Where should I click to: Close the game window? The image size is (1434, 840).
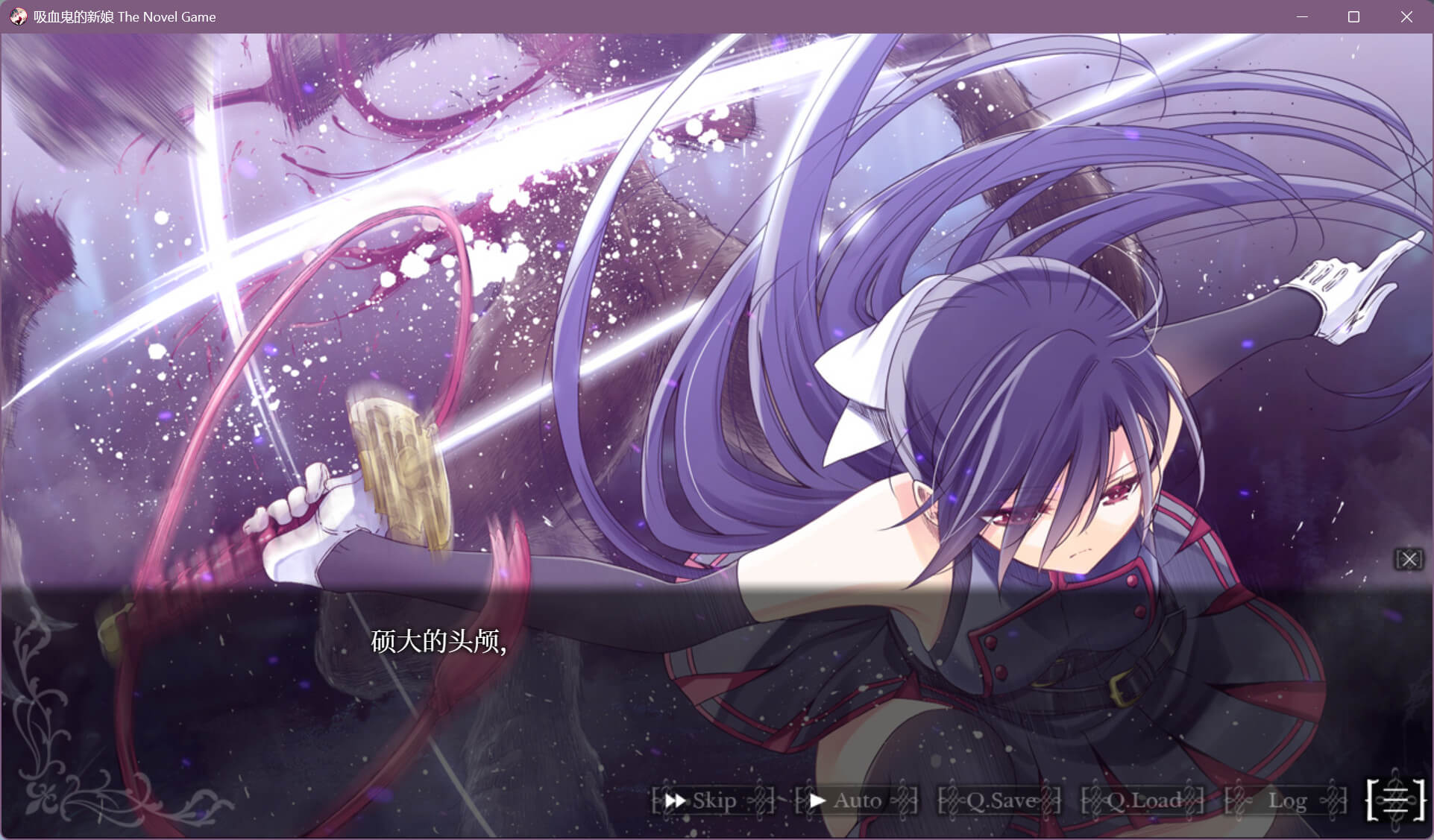(1406, 16)
